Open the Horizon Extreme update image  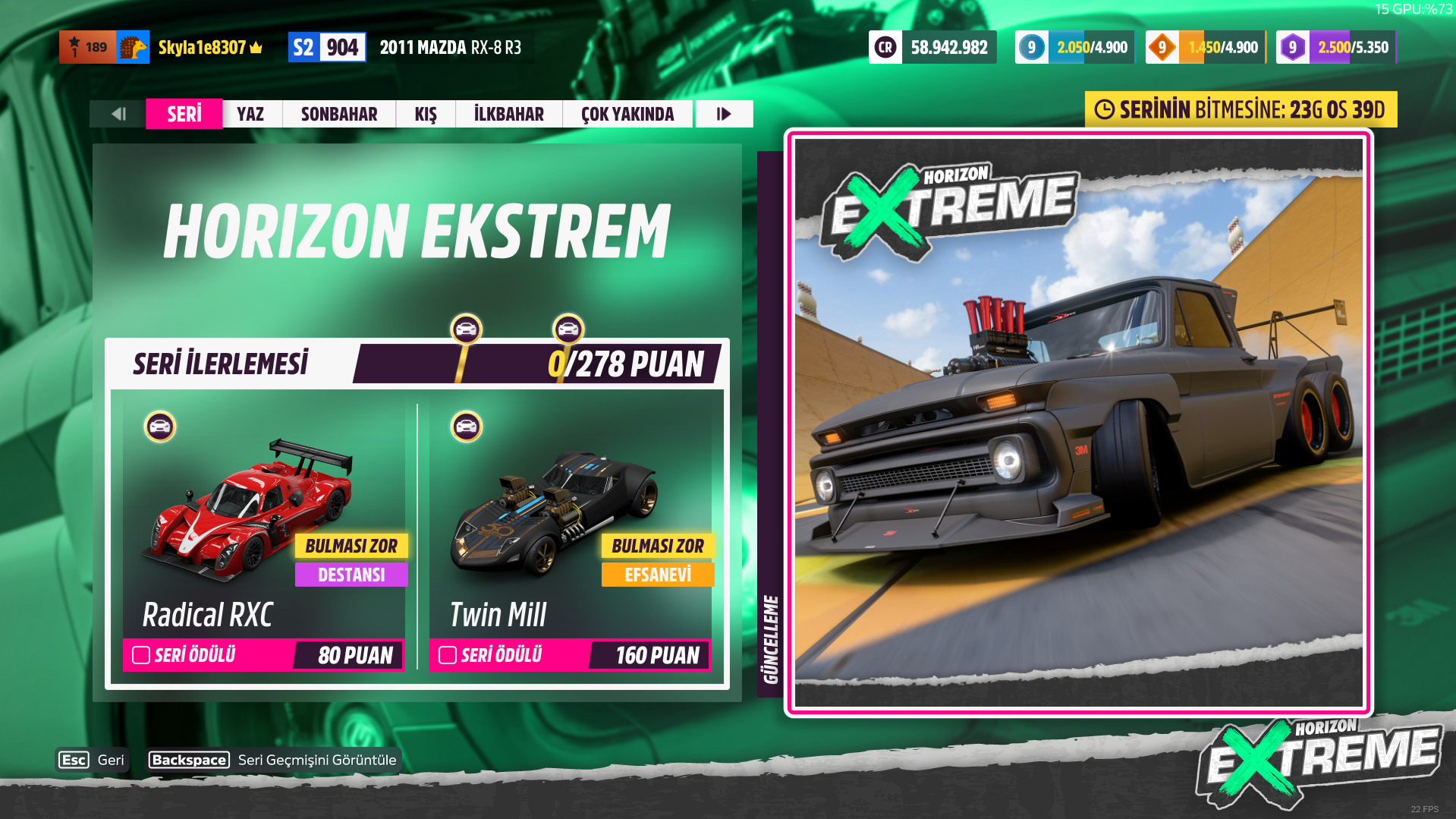1078,423
